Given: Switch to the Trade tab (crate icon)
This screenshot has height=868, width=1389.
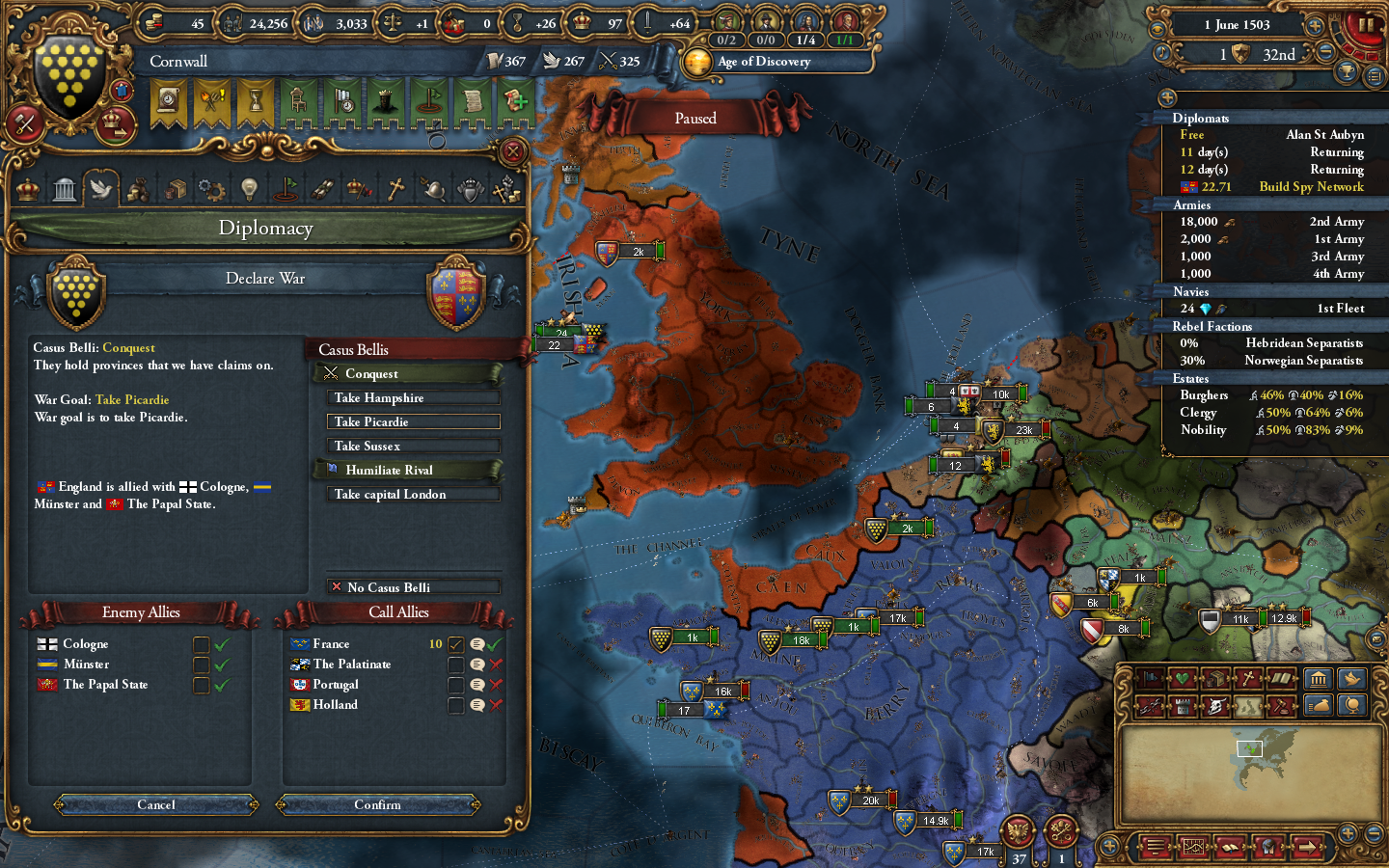Looking at the screenshot, I should [175, 188].
